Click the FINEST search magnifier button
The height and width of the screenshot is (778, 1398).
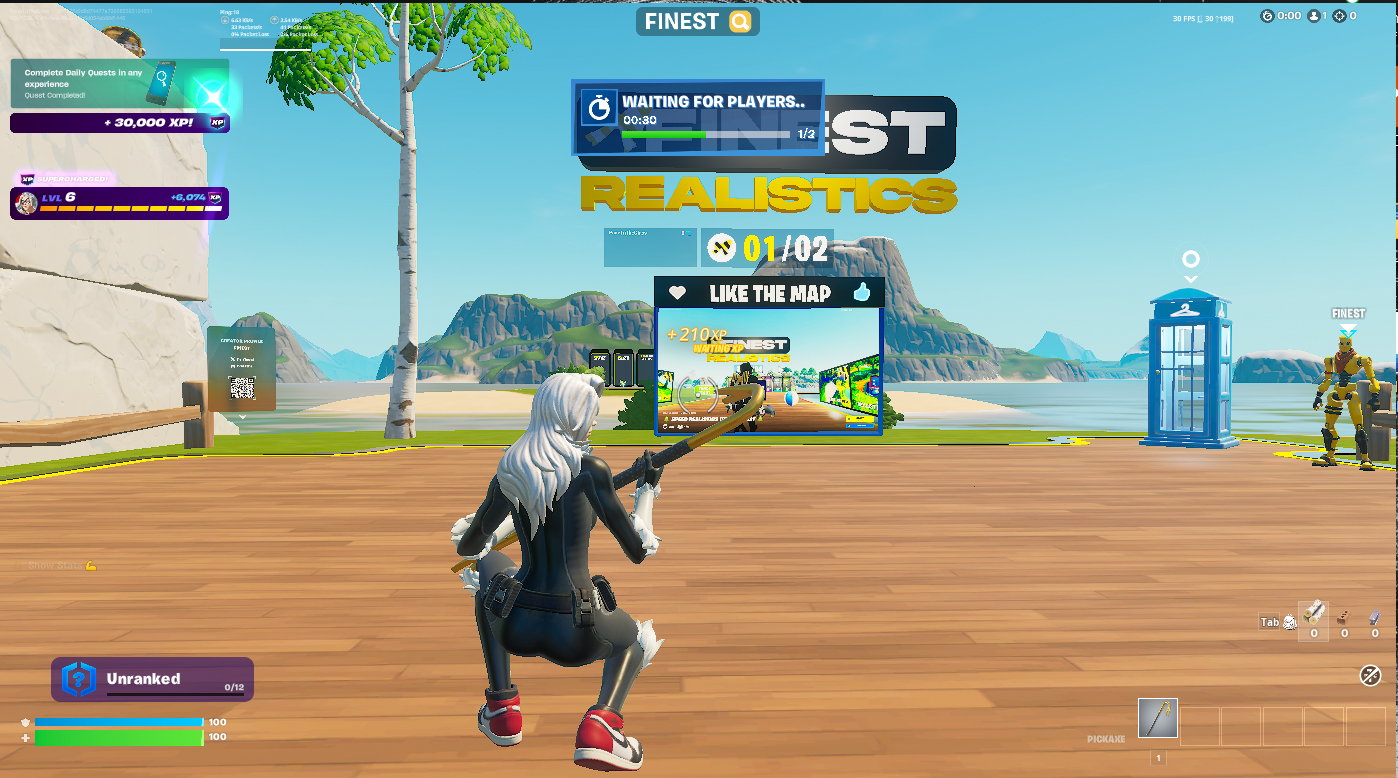pyautogui.click(x=740, y=22)
